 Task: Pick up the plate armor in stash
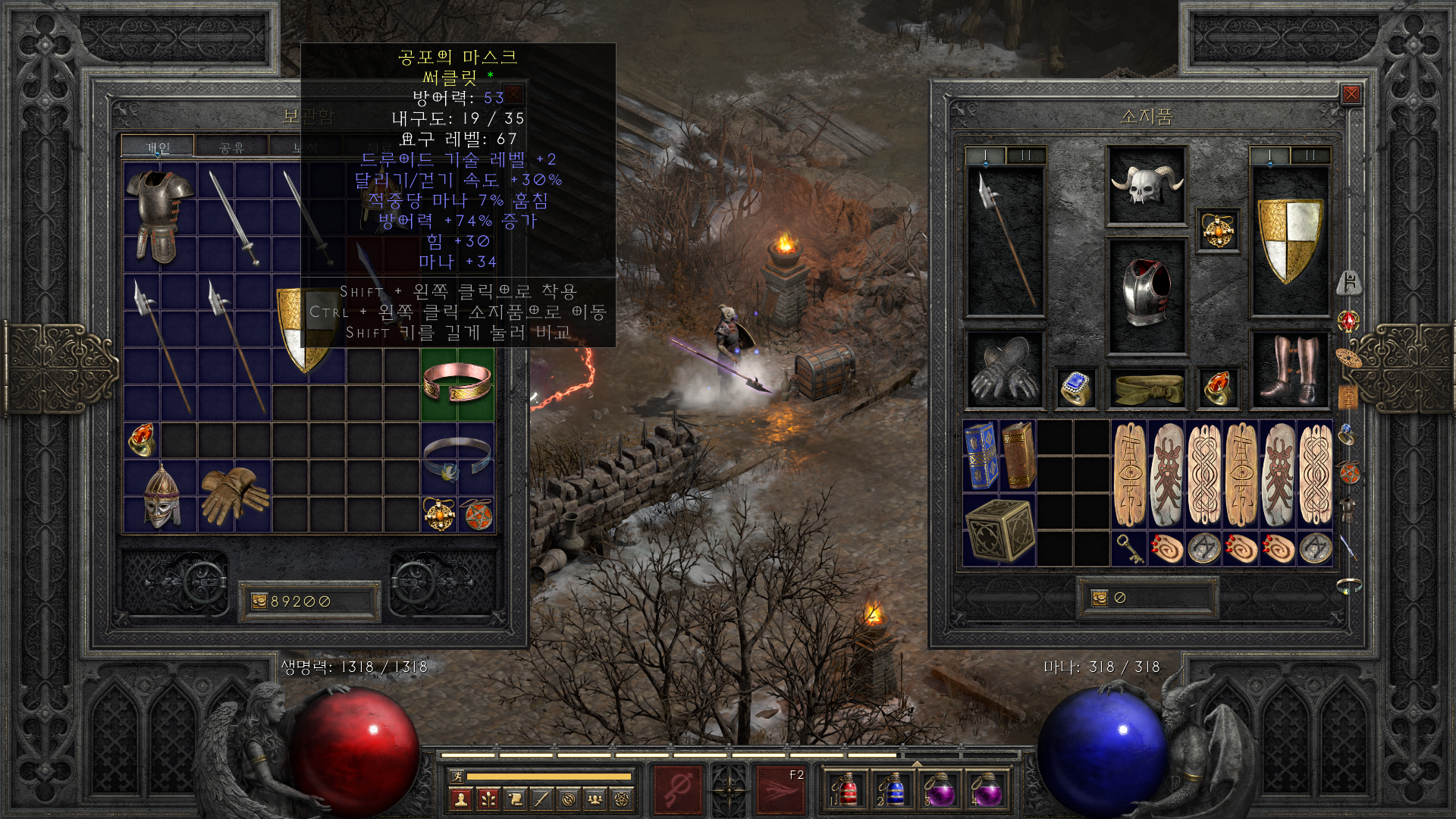tap(159, 216)
